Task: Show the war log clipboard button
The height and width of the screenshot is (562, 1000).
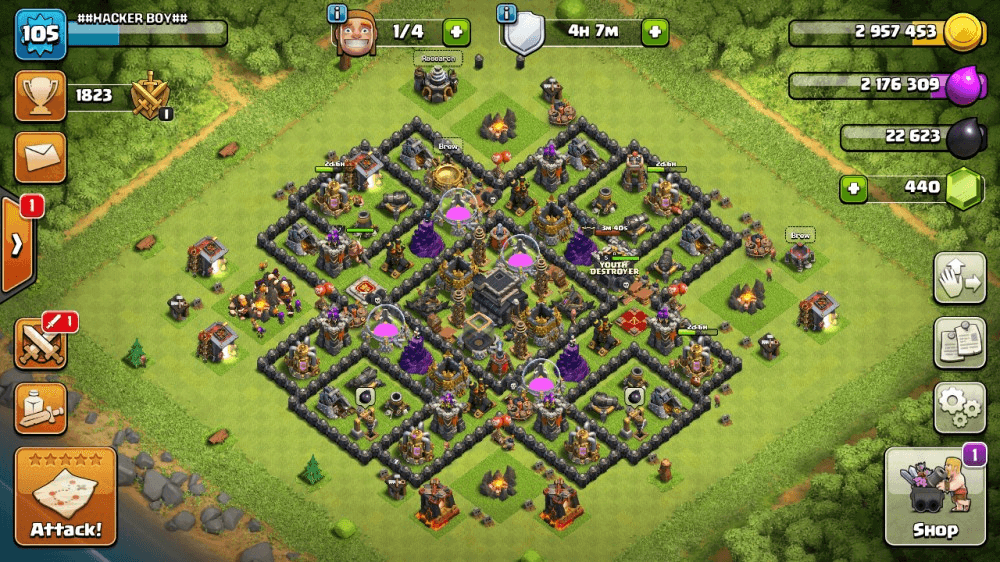Action: pos(959,343)
